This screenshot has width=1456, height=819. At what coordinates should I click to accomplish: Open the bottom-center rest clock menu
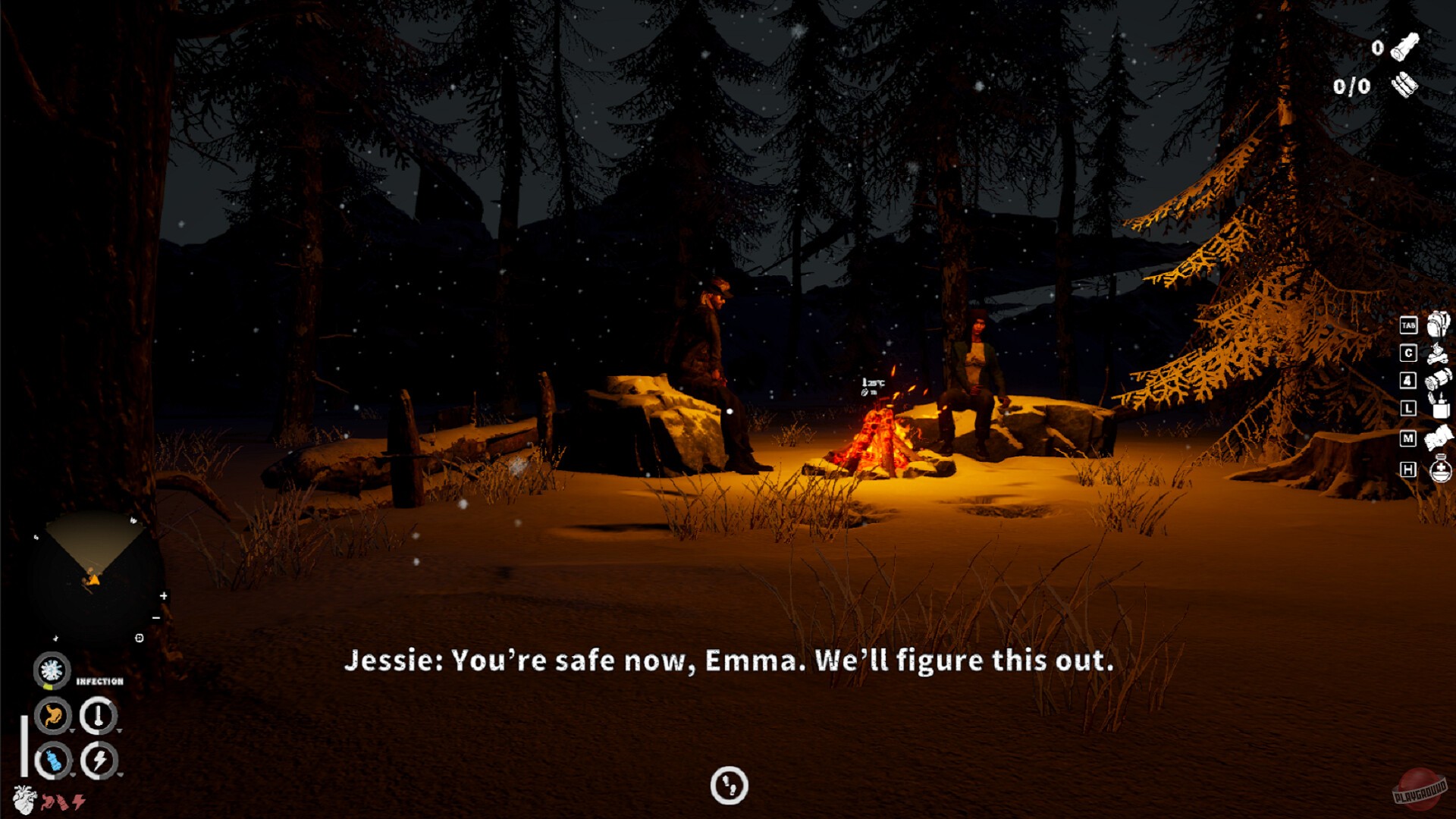tap(728, 787)
